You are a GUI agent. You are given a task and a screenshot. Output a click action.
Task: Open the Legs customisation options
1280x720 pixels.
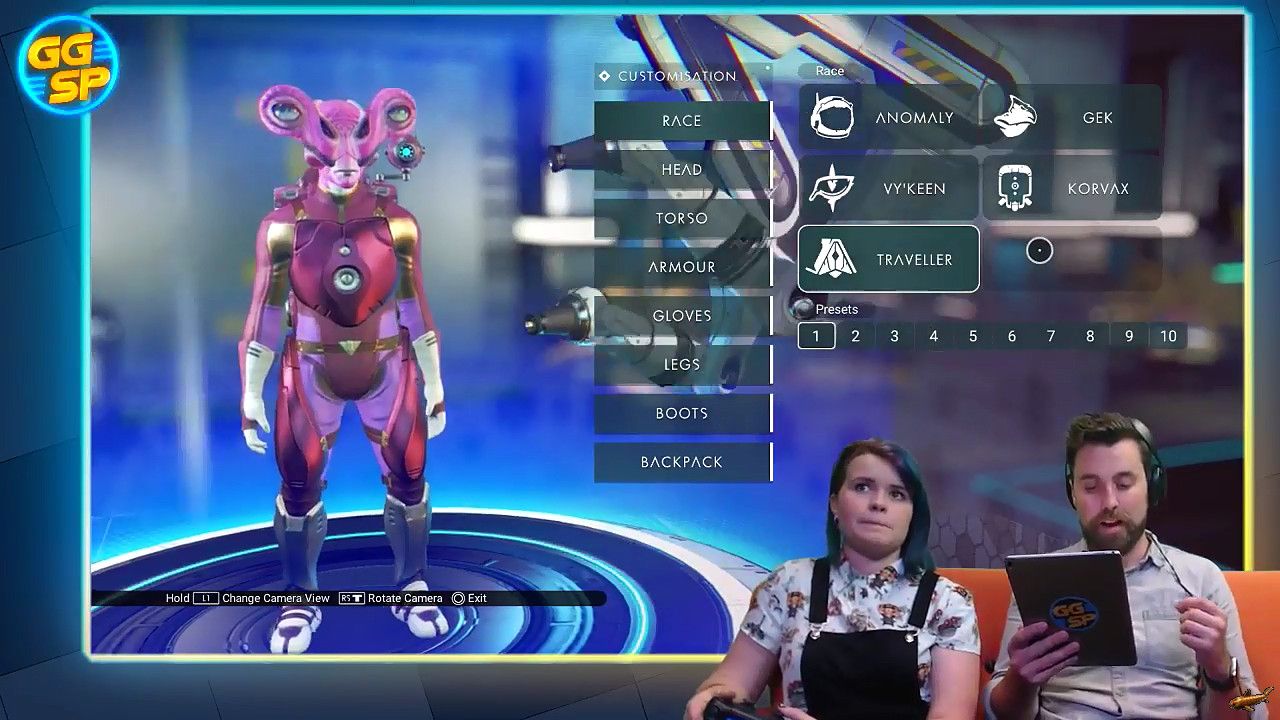(682, 365)
